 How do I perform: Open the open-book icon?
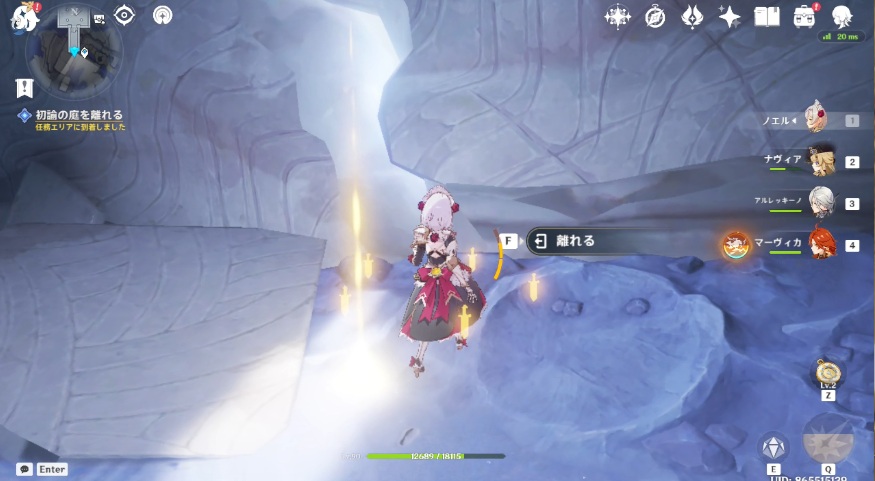point(767,16)
